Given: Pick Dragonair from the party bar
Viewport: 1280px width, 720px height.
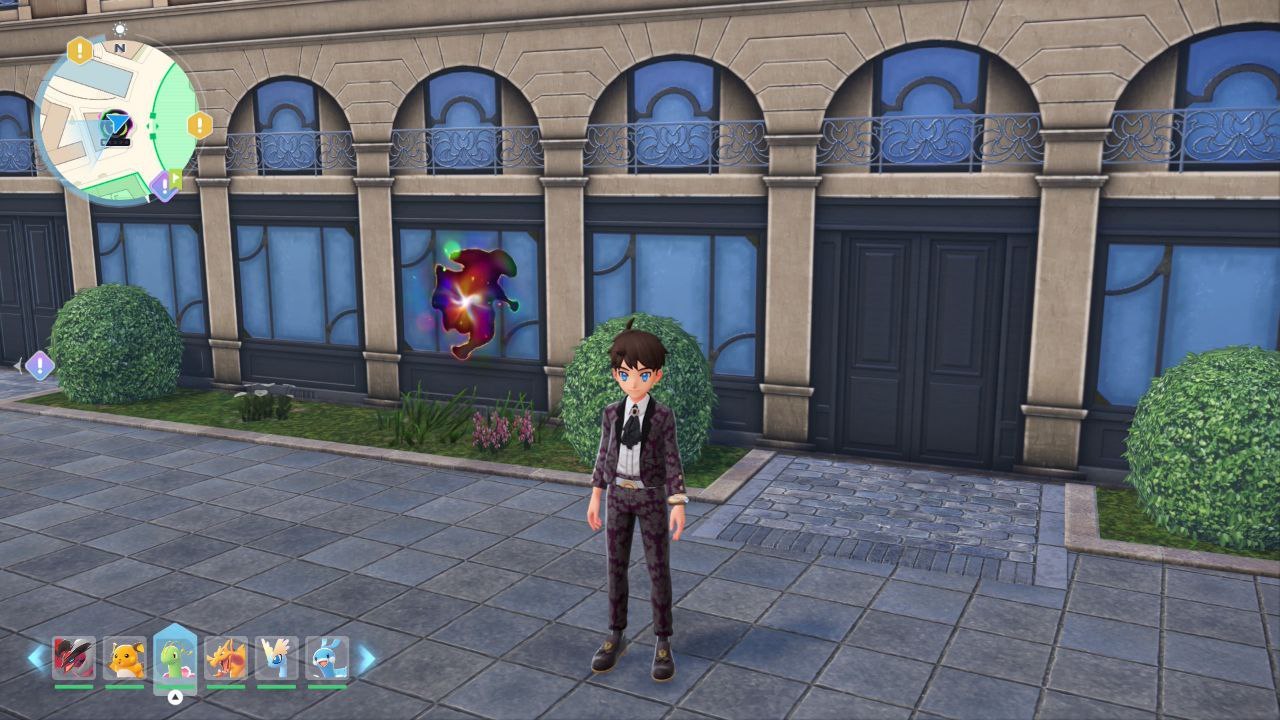Looking at the screenshot, I should click(x=277, y=659).
